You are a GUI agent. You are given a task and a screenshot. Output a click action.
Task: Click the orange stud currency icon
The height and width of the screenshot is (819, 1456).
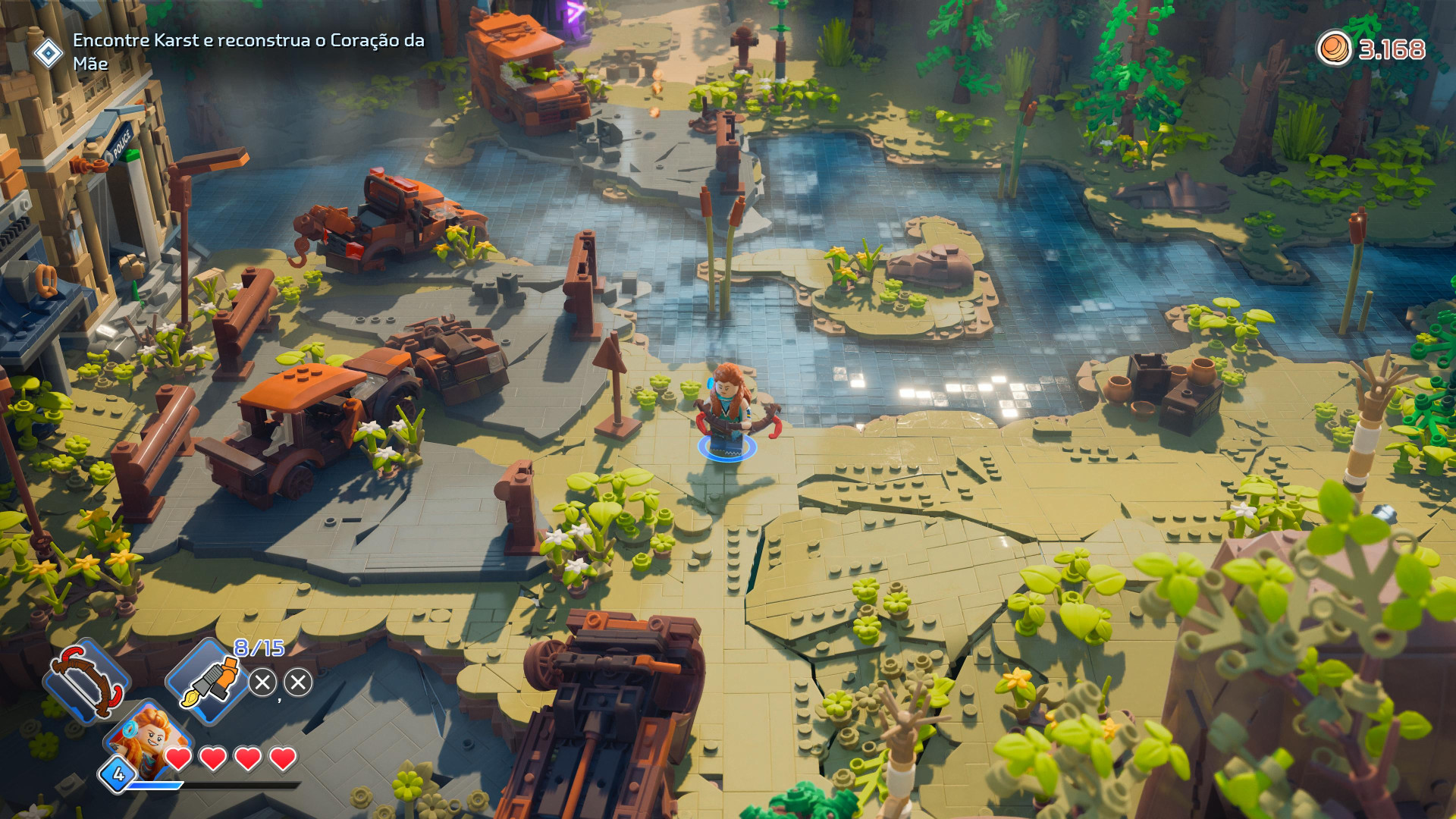click(x=1334, y=49)
